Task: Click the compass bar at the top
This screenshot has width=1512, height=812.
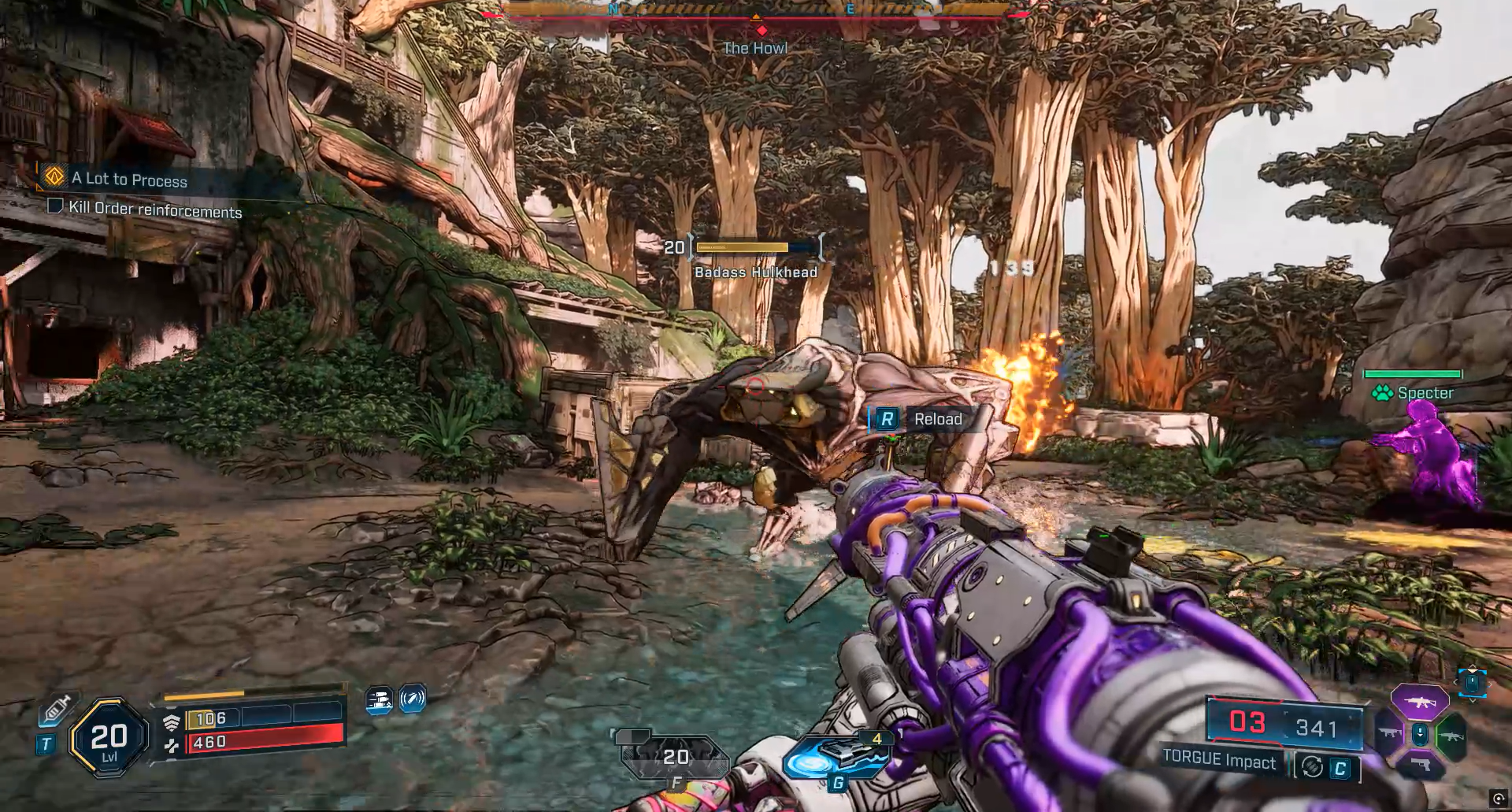Action: pos(756,11)
